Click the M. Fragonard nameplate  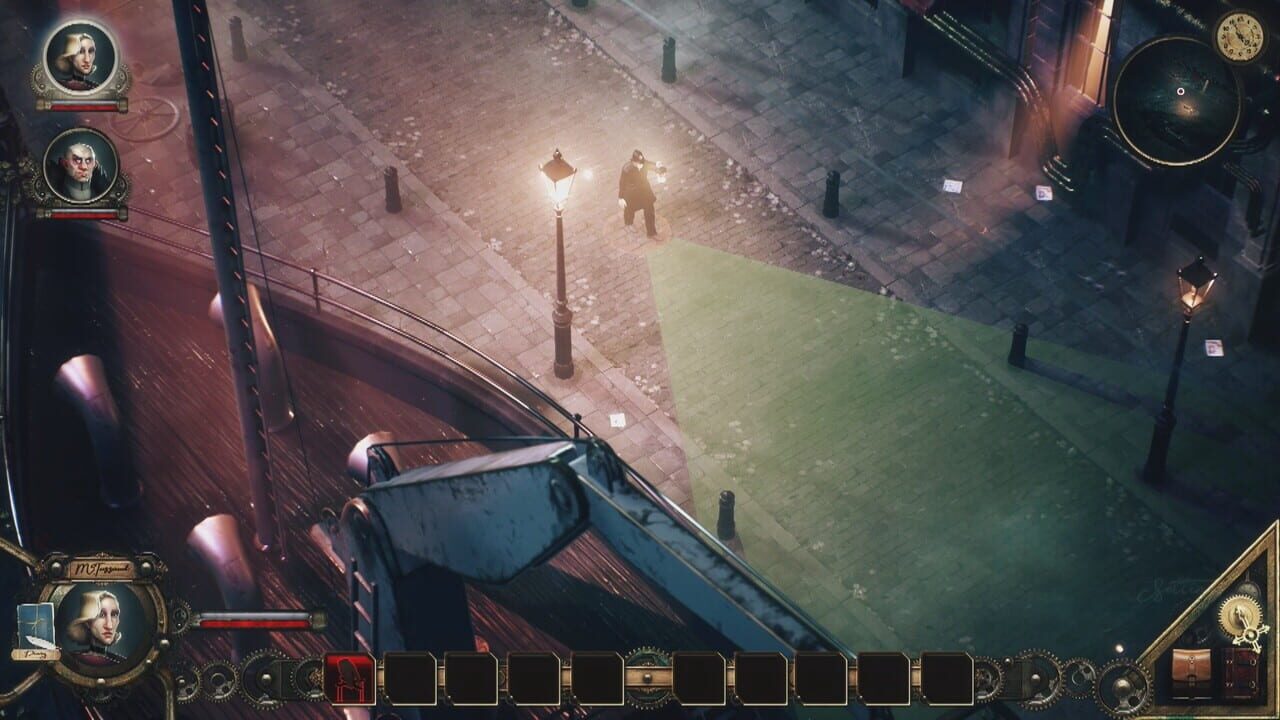[104, 568]
